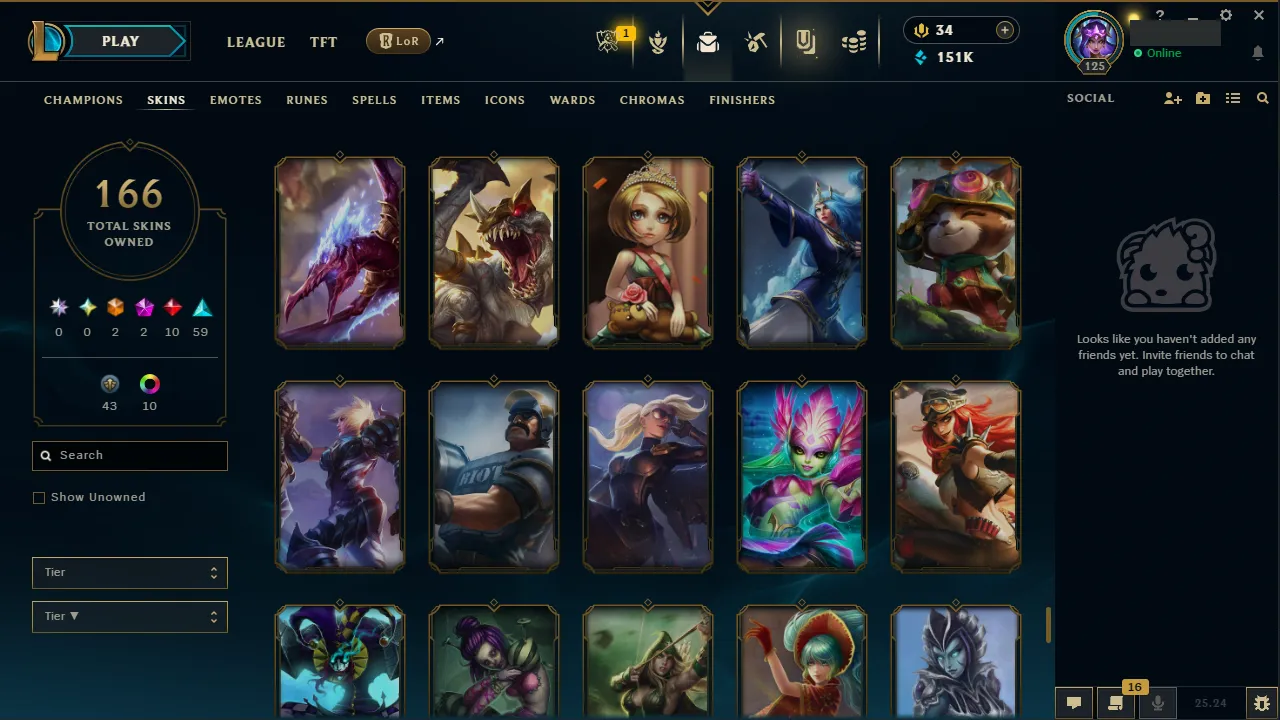
Task: Open Hextech crafting with the hammer icon
Action: pyautogui.click(x=756, y=42)
